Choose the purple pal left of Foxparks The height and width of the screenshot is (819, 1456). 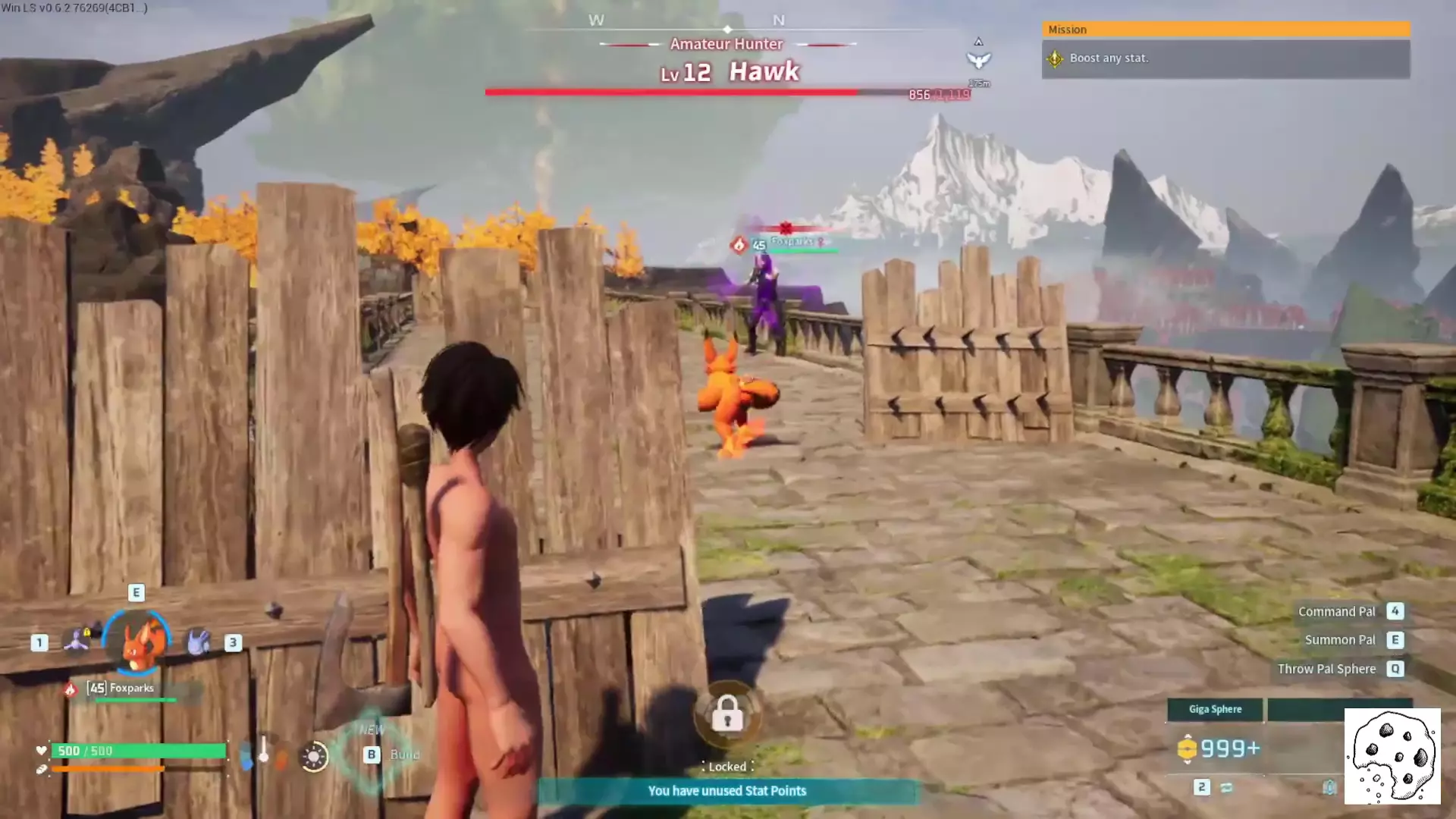pyautogui.click(x=77, y=642)
